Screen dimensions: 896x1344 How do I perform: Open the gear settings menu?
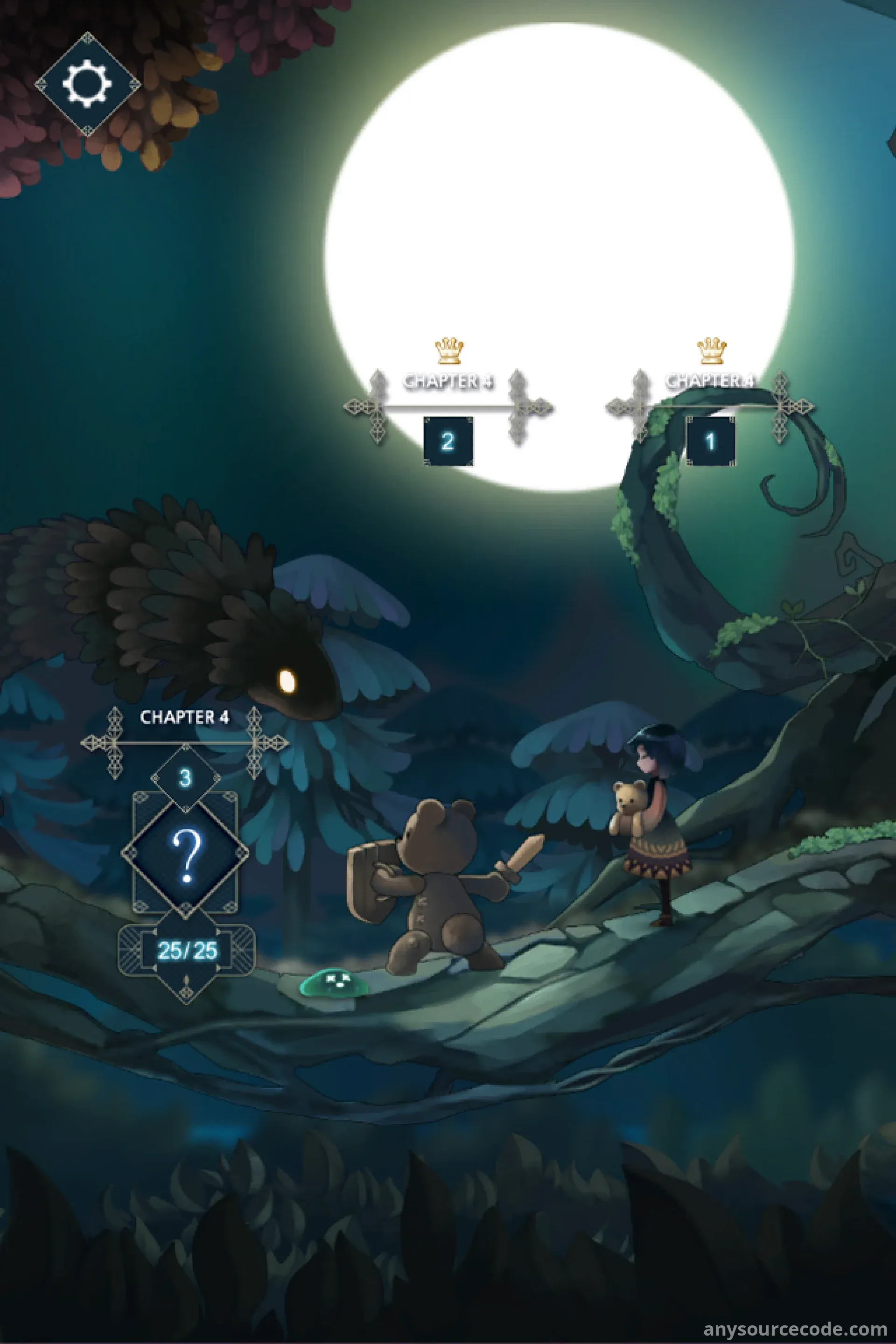(x=87, y=84)
